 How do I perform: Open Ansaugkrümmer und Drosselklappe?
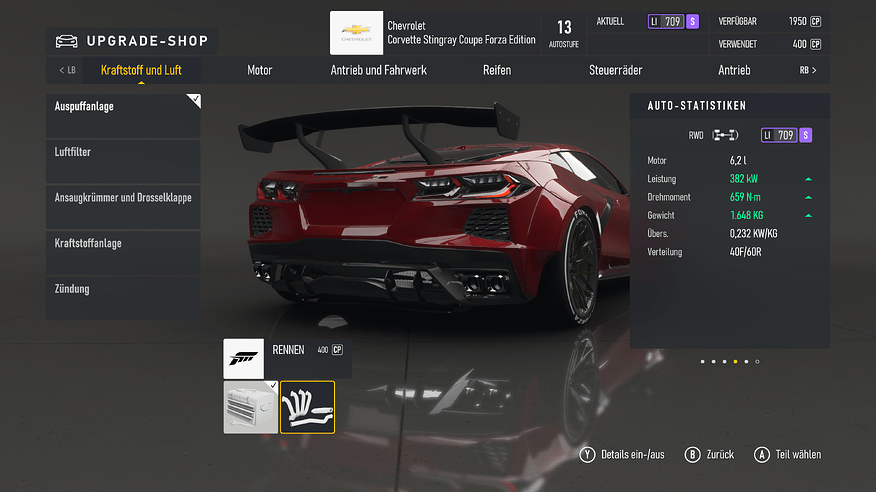123,207
